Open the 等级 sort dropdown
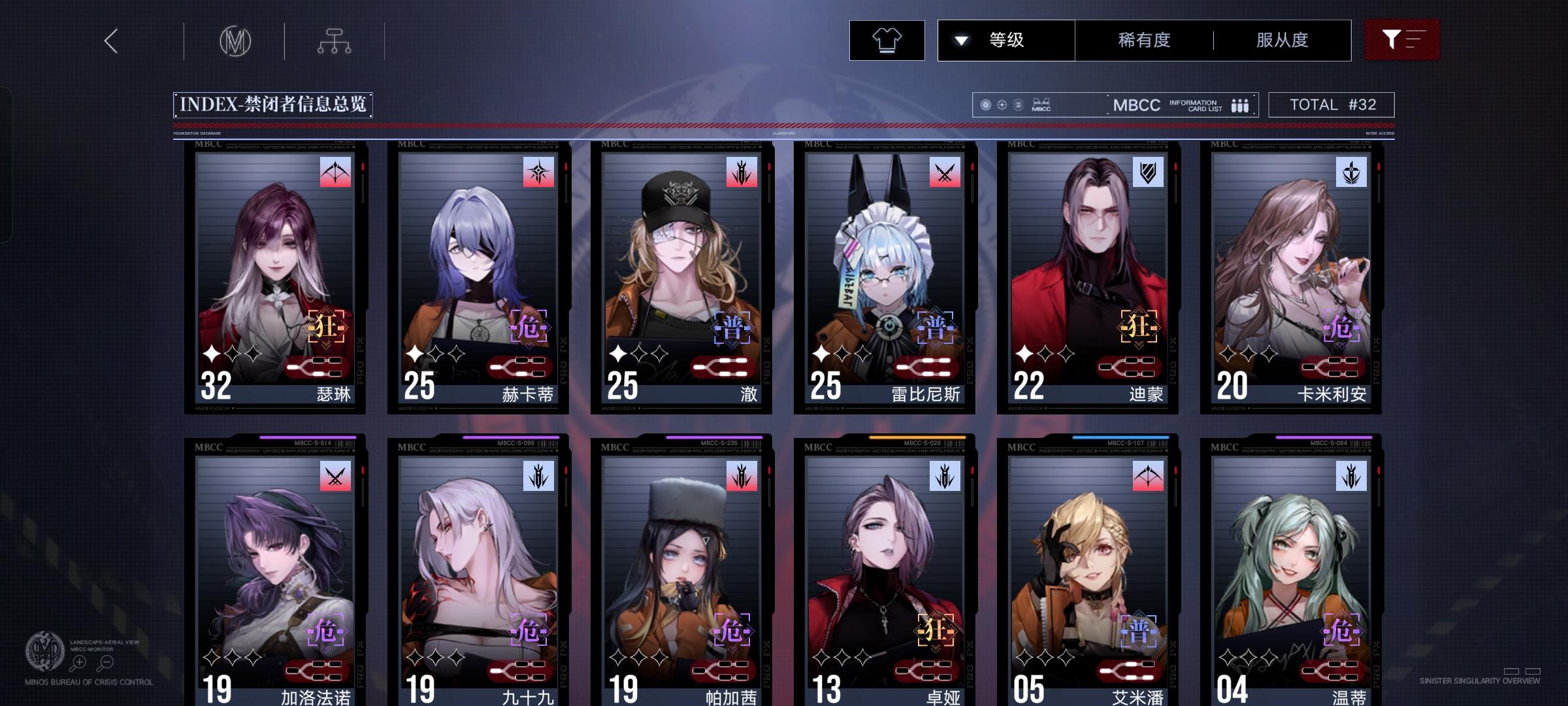Screen dimensions: 1568x706 point(1006,40)
